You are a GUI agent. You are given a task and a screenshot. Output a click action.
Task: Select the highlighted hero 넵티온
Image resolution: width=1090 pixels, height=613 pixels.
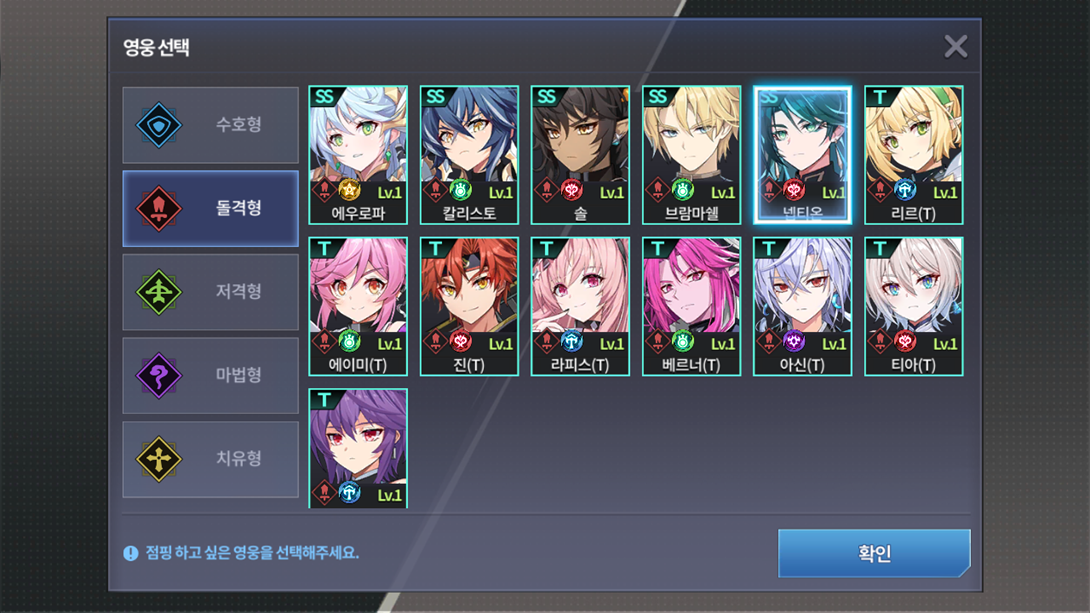(x=802, y=154)
